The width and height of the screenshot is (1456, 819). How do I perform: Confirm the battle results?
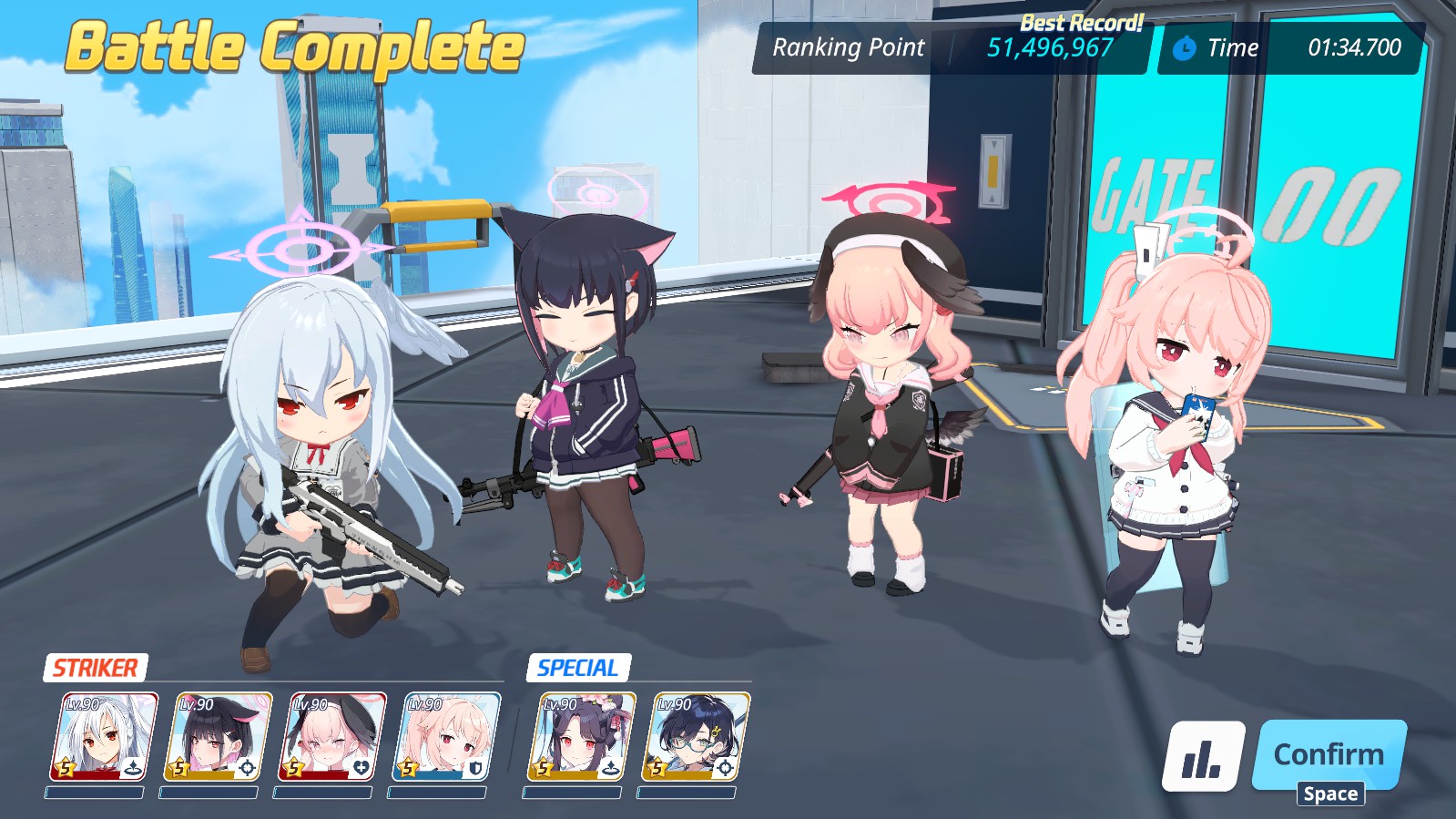click(x=1329, y=754)
